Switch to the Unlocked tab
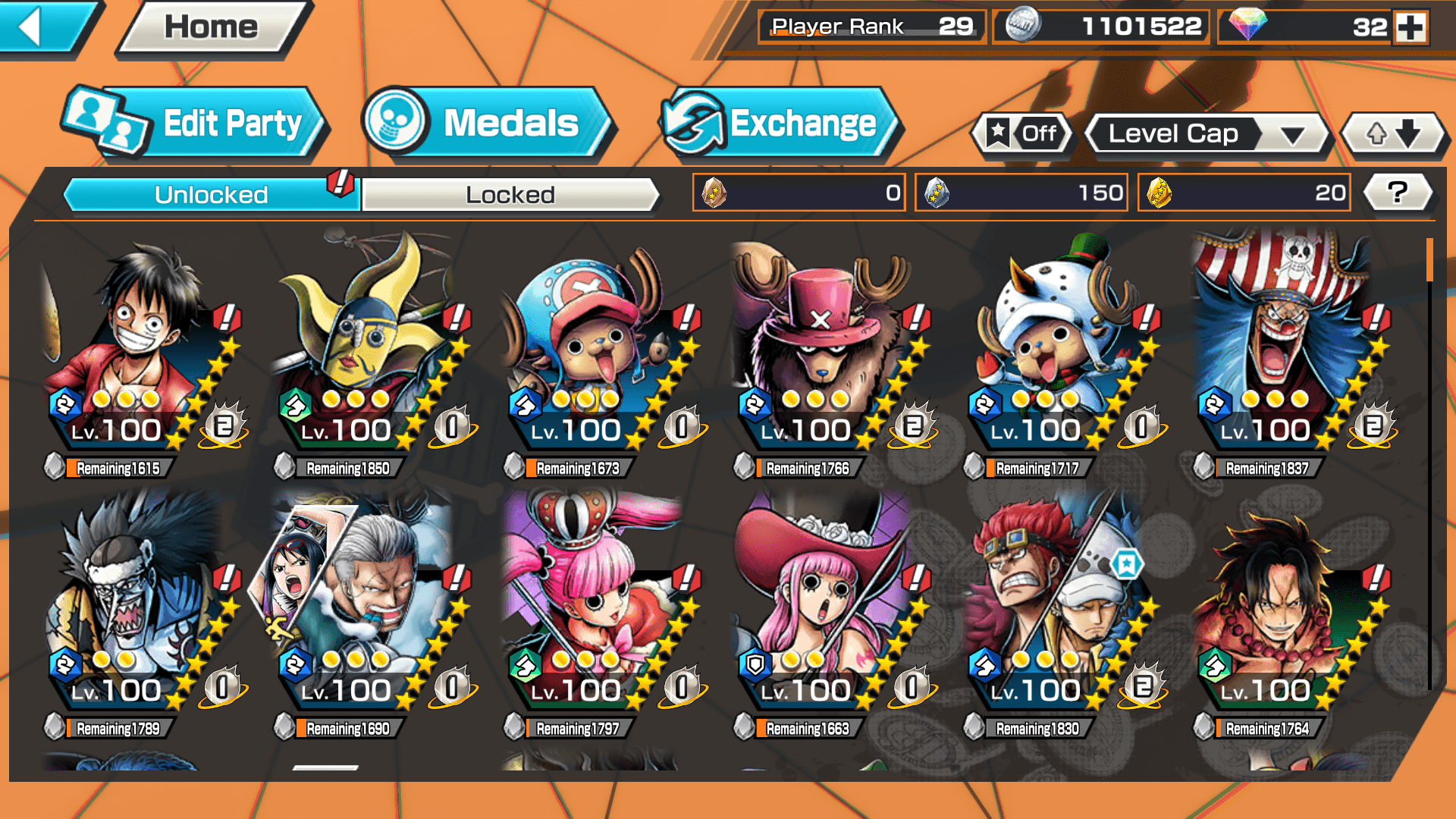 (x=210, y=195)
